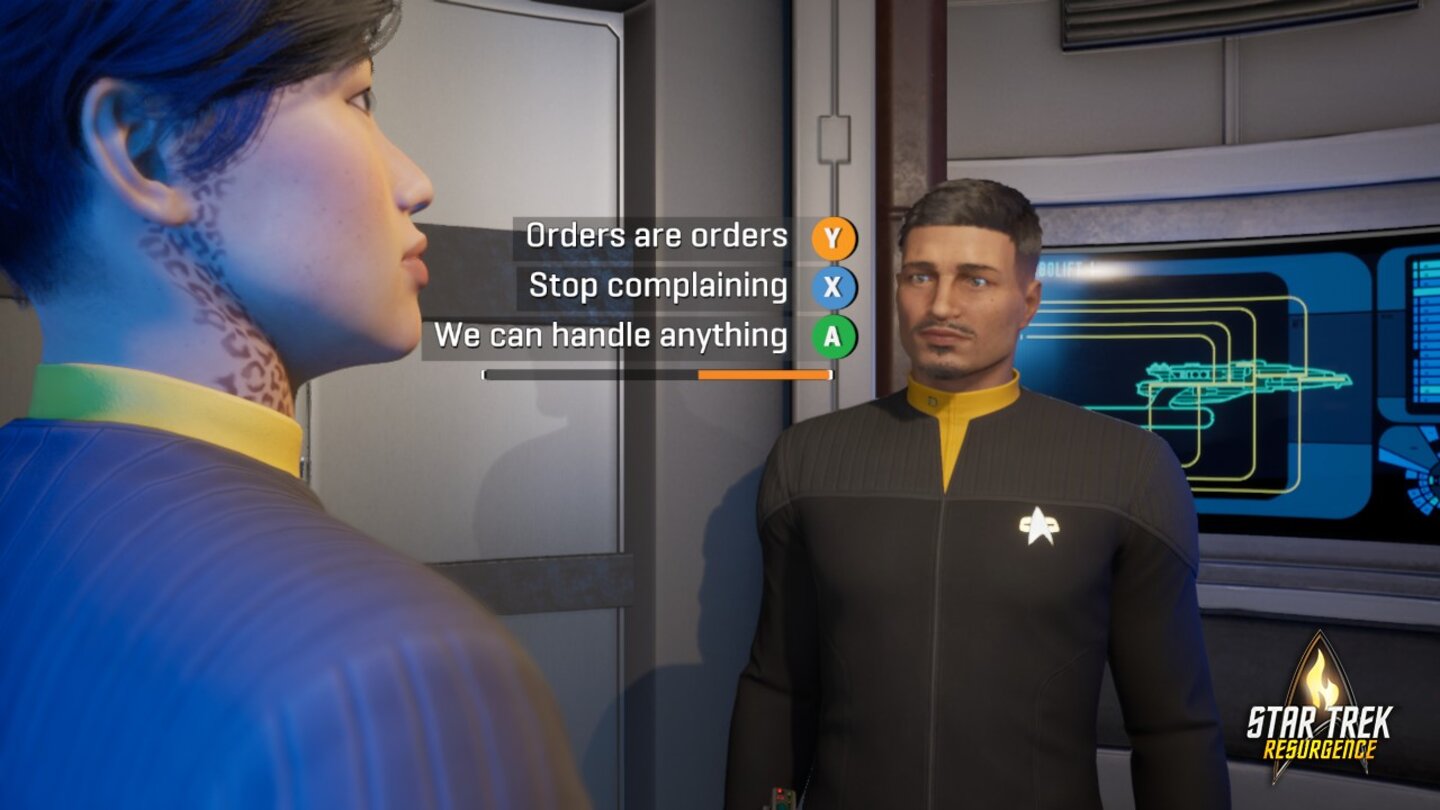The height and width of the screenshot is (810, 1440).
Task: Select the 'Stop complaining' response
Action: click(660, 285)
